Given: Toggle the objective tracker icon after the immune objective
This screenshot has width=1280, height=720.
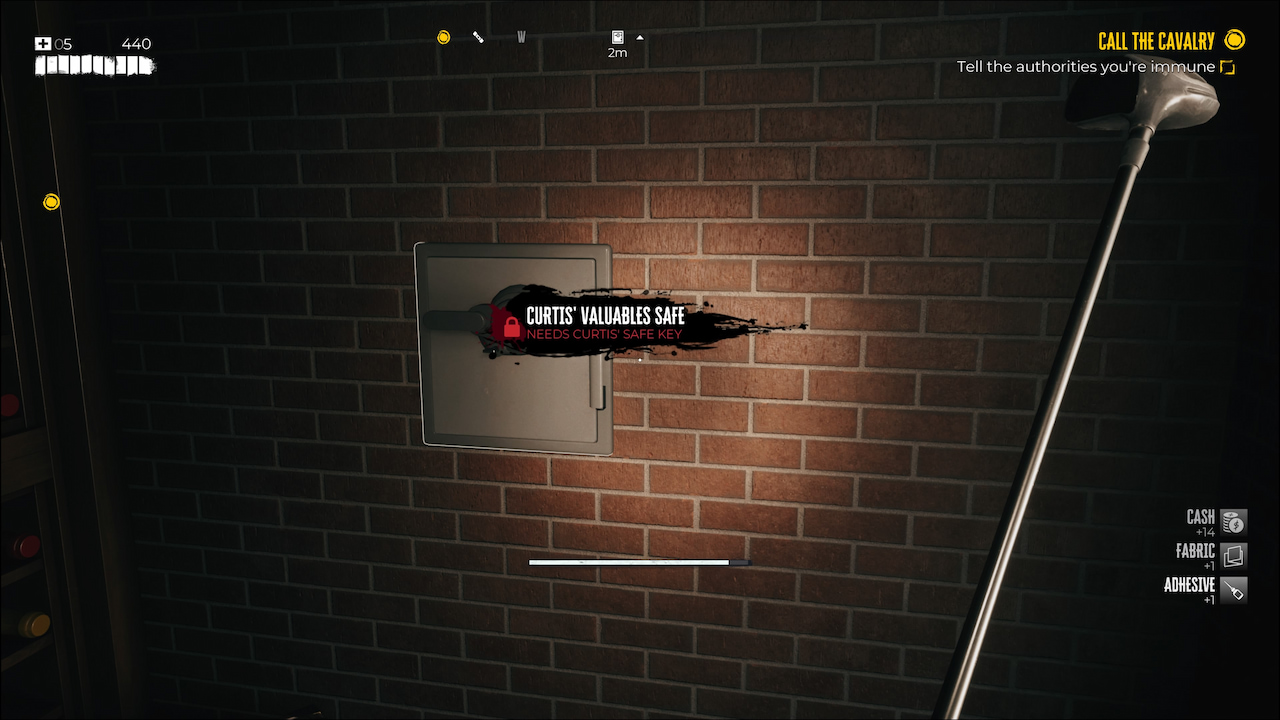Looking at the screenshot, I should coord(1227,66).
